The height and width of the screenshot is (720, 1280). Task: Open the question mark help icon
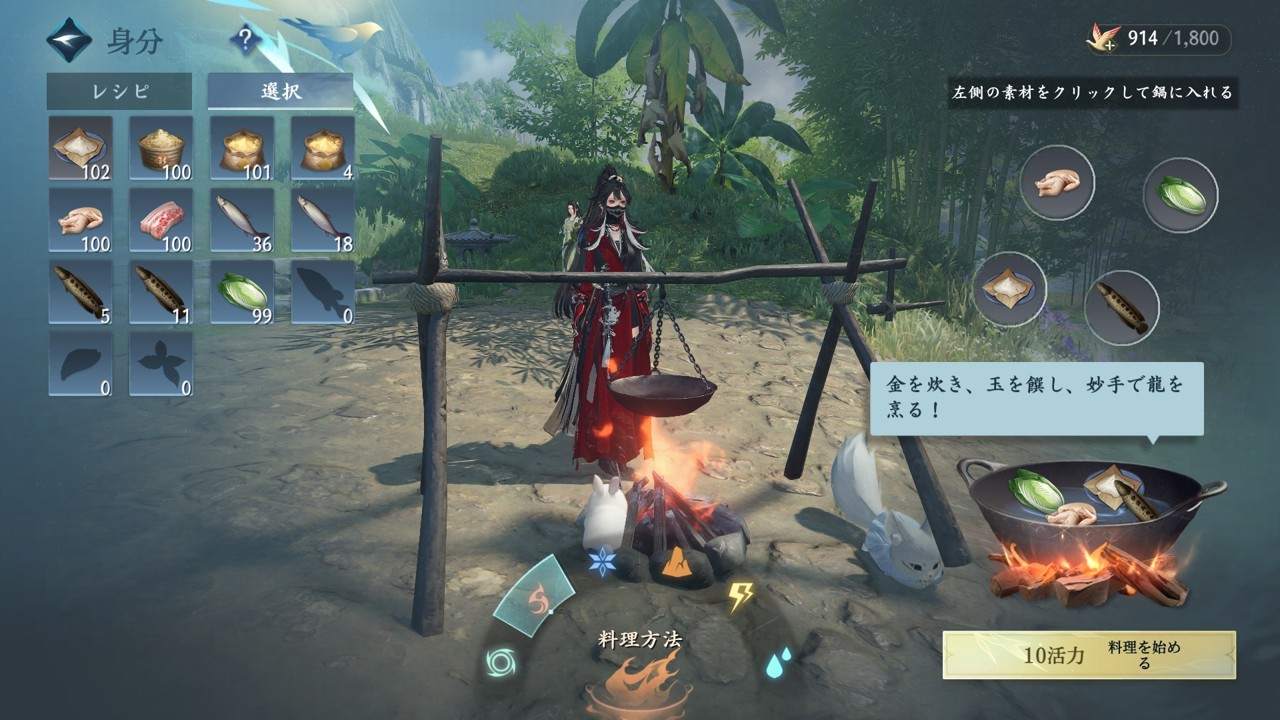(x=245, y=41)
